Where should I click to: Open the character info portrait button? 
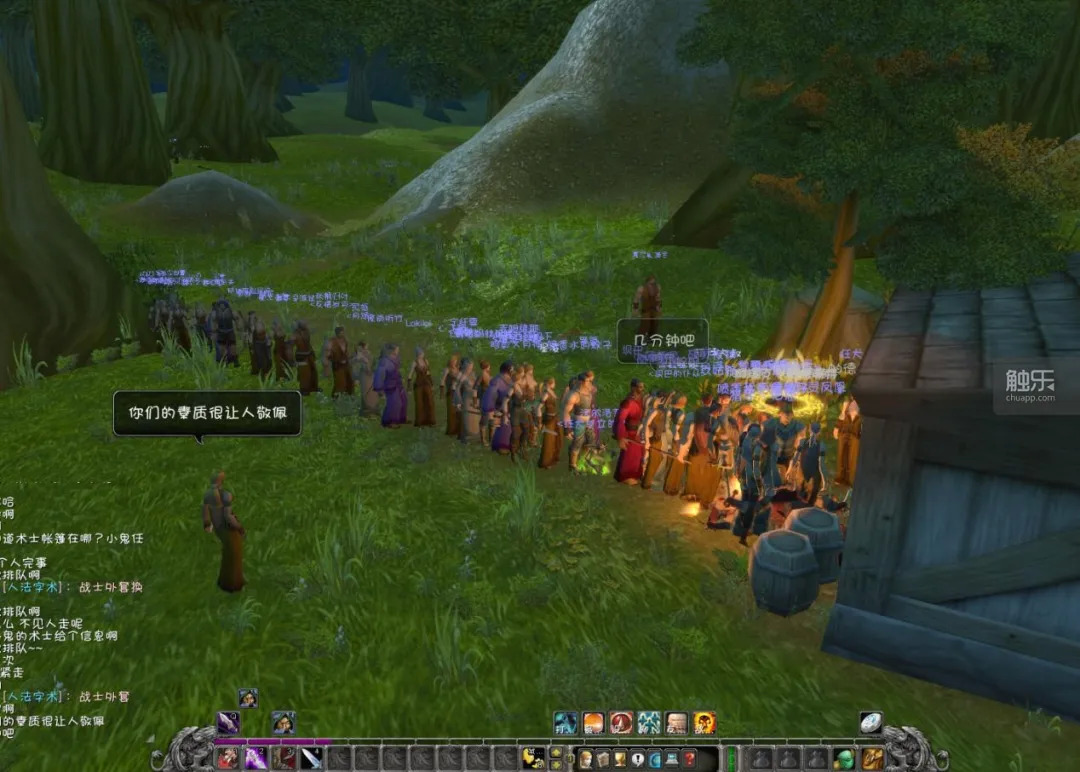pos(586,759)
